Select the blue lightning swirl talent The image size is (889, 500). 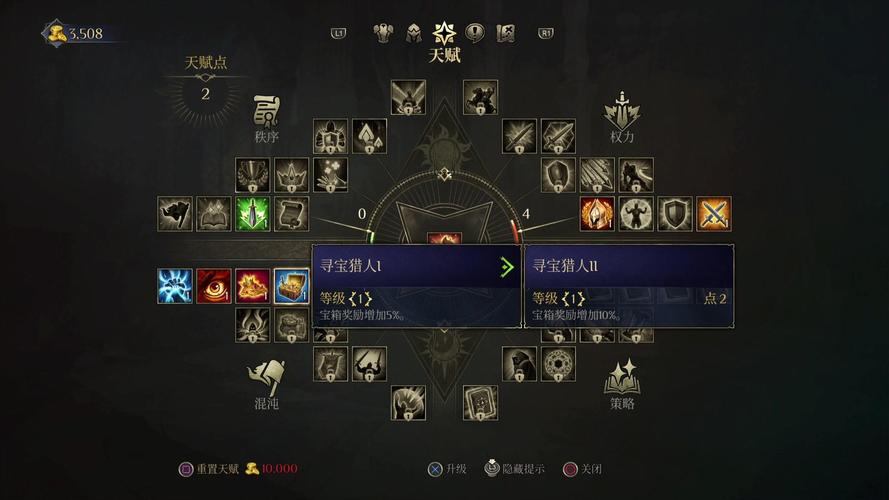(175, 286)
